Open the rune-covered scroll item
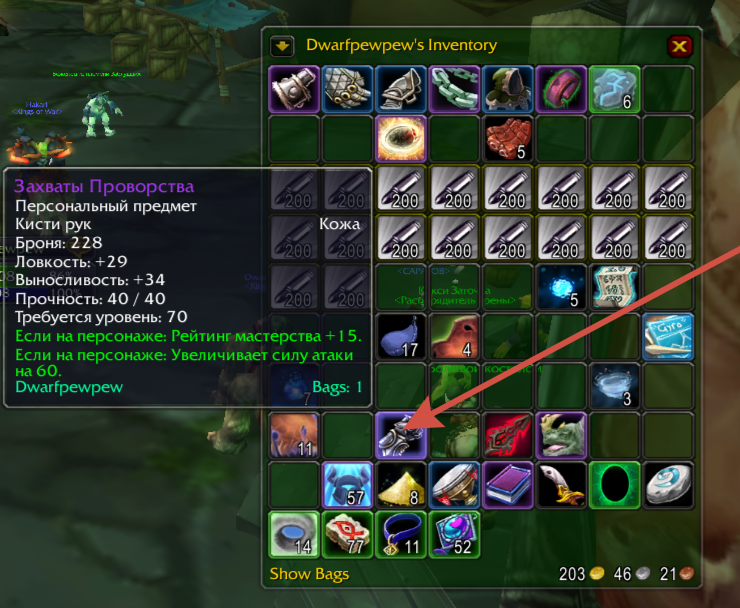This screenshot has width=740, height=608. click(613, 287)
